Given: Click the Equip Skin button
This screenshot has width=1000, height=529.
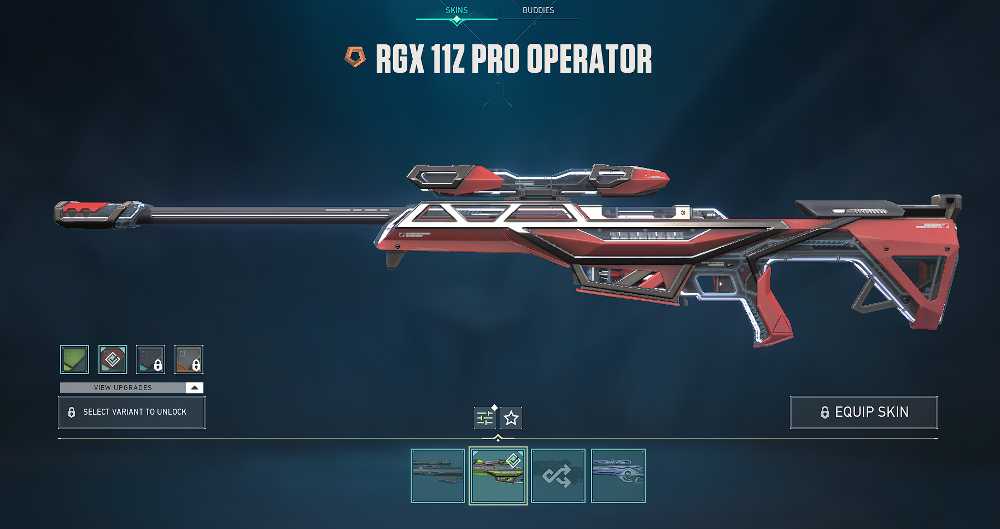Looking at the screenshot, I should [x=864, y=412].
